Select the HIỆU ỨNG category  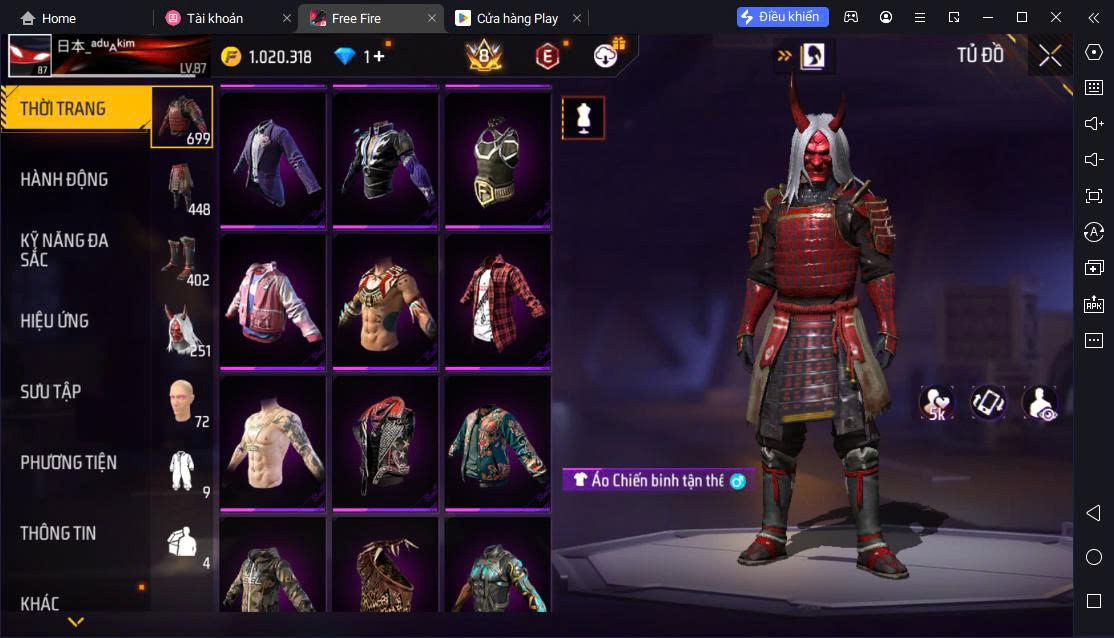tap(55, 321)
